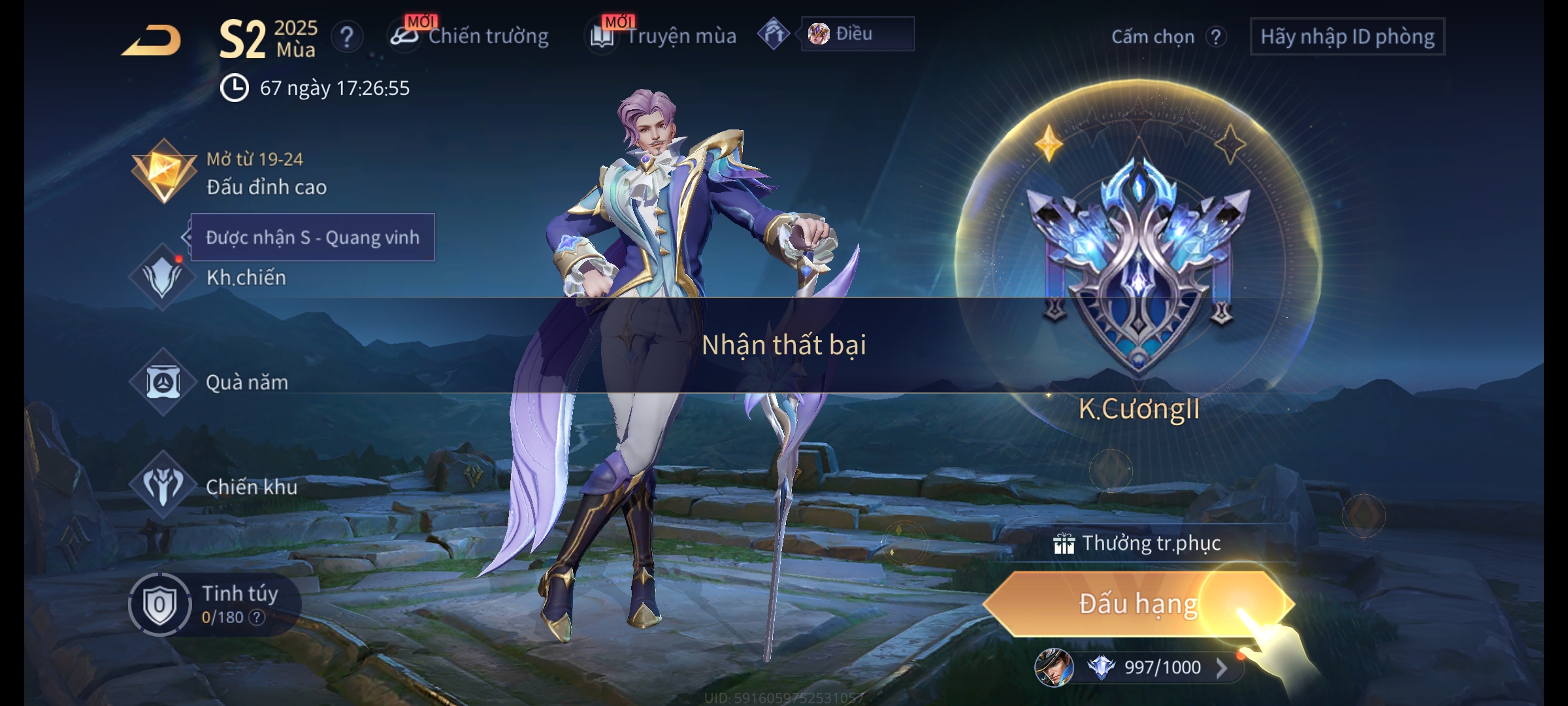Image resolution: width=1568 pixels, height=706 pixels.
Task: Open Thưởng tr.phục skin rewards
Action: coord(1138,543)
